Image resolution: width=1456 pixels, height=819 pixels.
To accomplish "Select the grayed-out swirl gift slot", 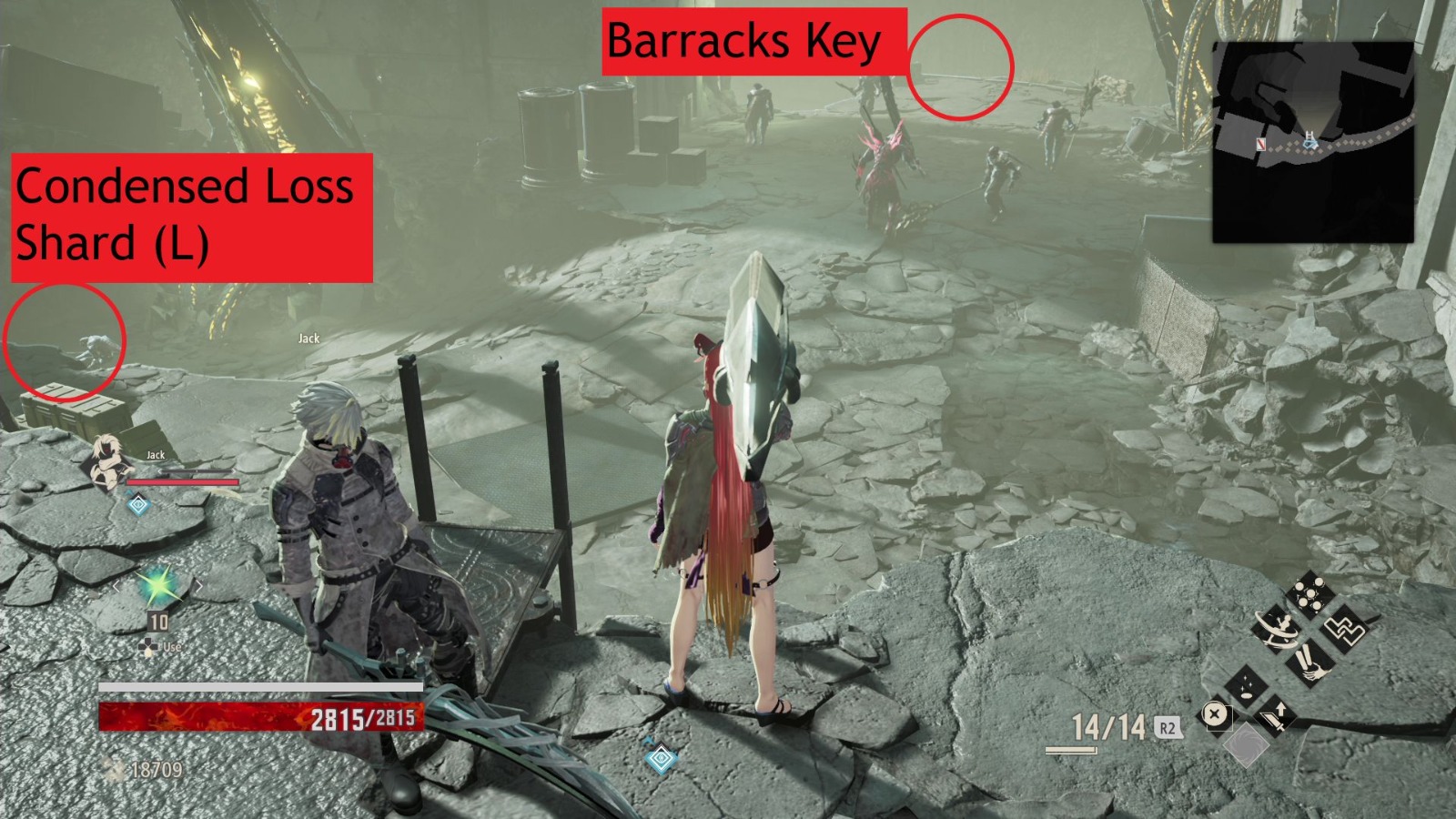I will click(1247, 747).
